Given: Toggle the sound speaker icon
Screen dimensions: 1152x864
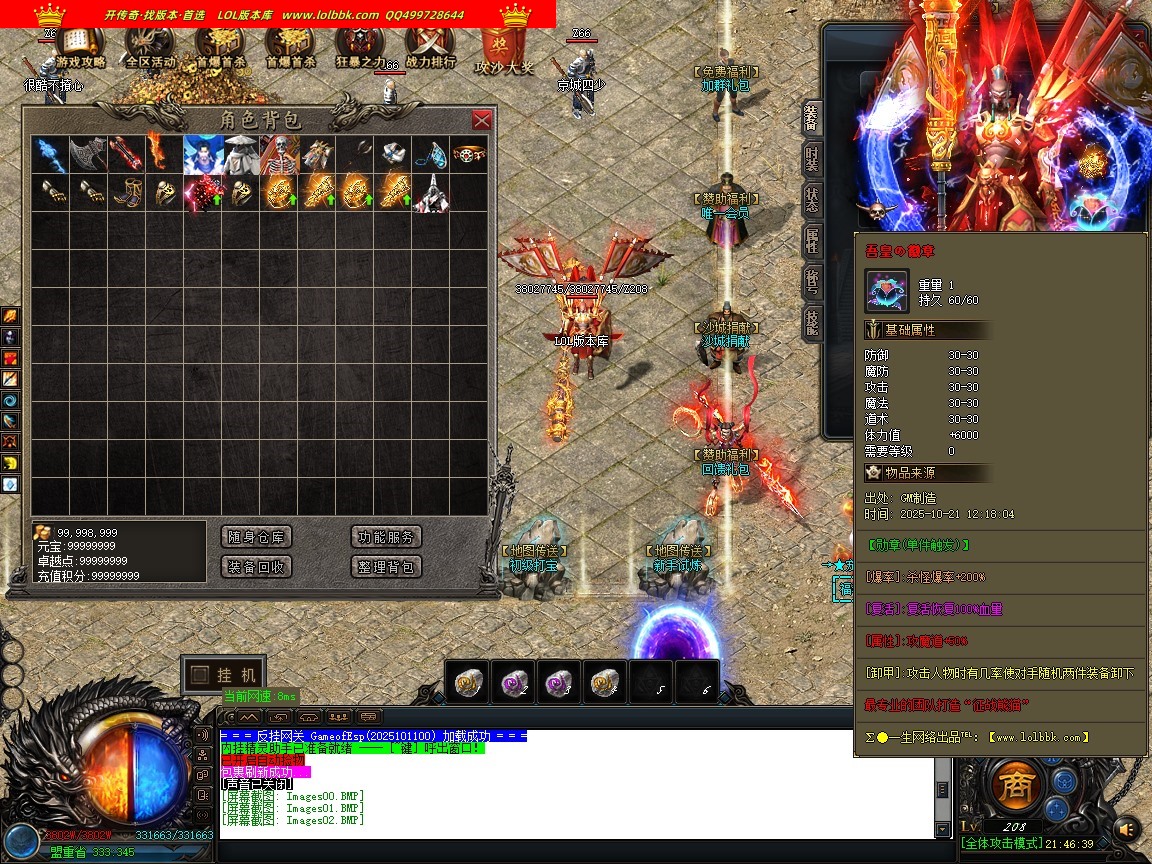Looking at the screenshot, I should (1127, 829).
